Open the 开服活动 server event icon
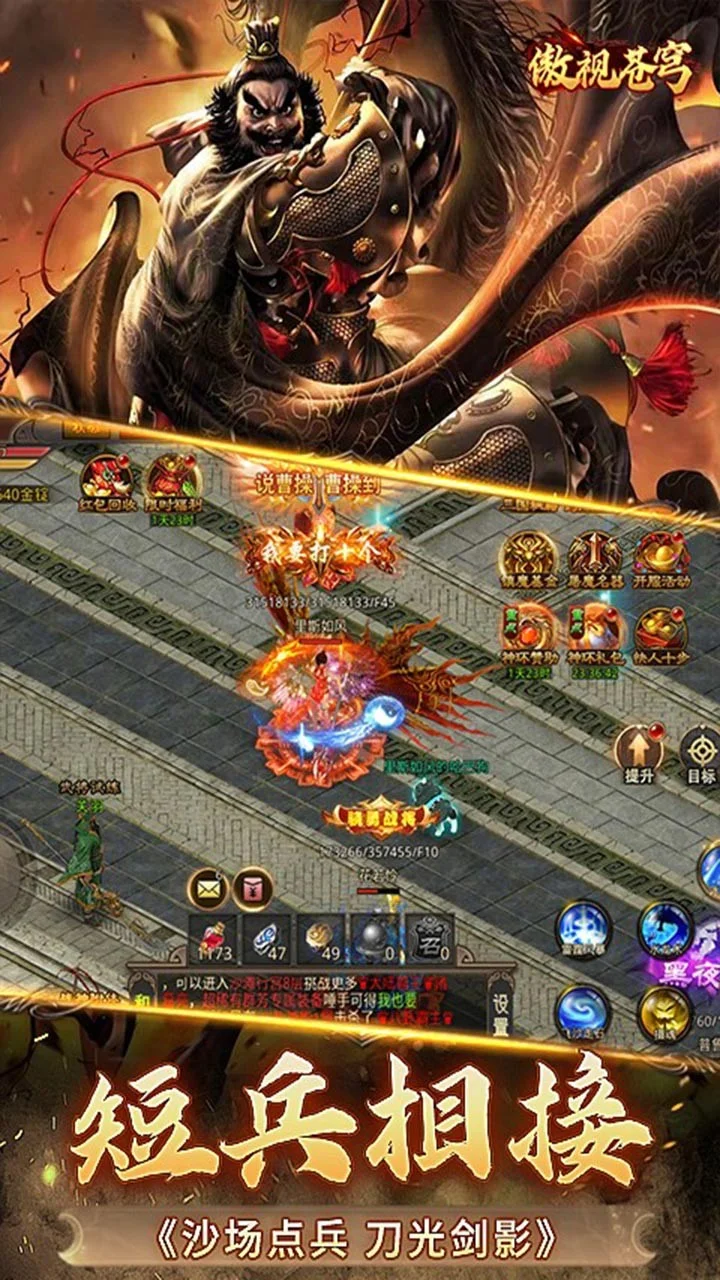This screenshot has height=1280, width=720. tap(662, 556)
